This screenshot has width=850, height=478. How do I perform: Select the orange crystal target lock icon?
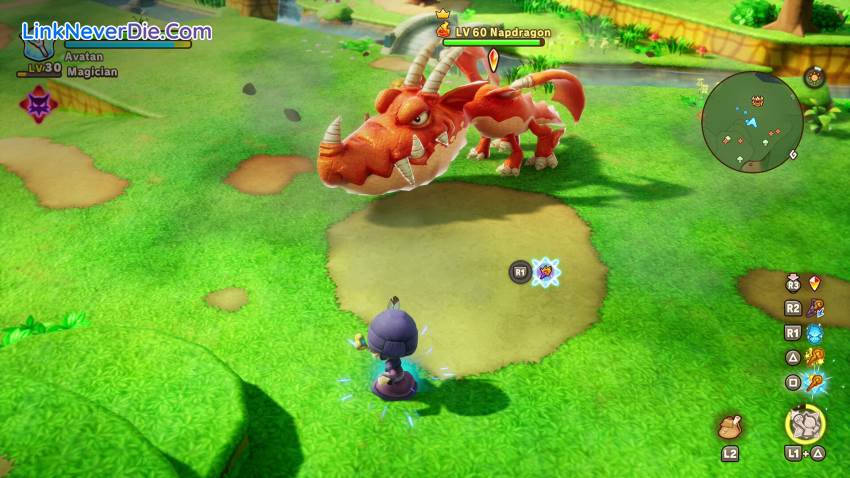coord(815,284)
